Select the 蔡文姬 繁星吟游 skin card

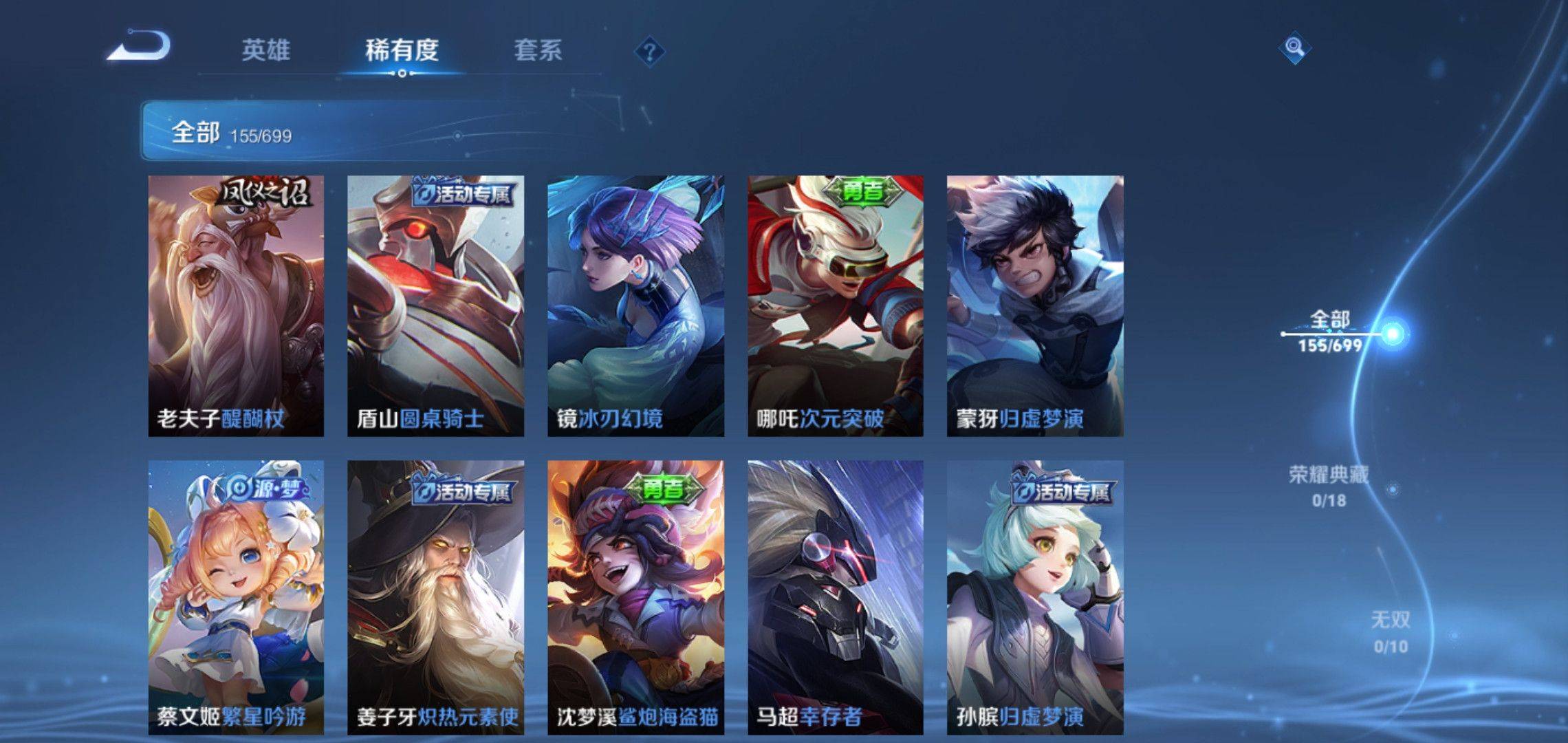(236, 596)
